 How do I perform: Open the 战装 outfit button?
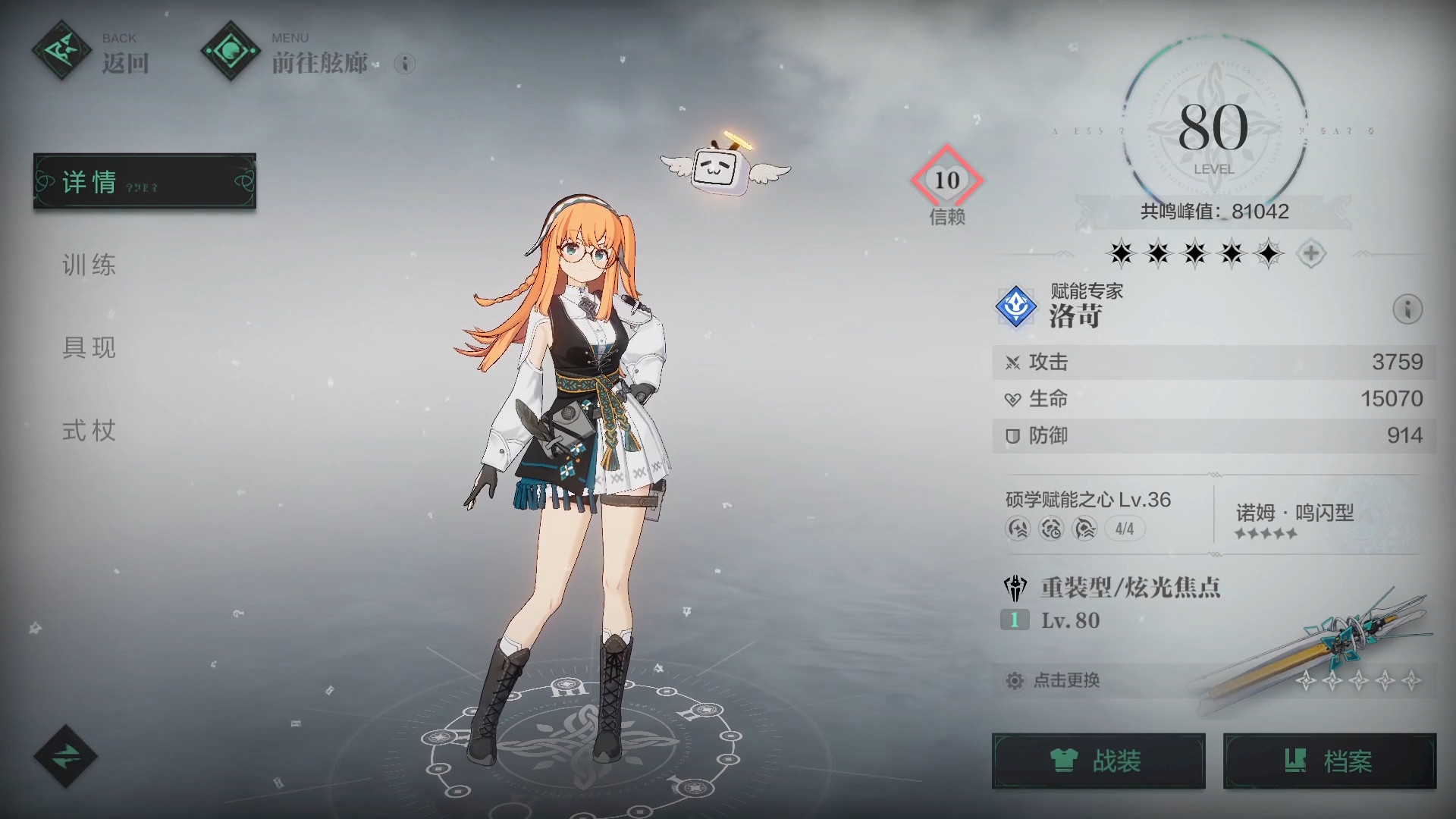[x=1098, y=761]
